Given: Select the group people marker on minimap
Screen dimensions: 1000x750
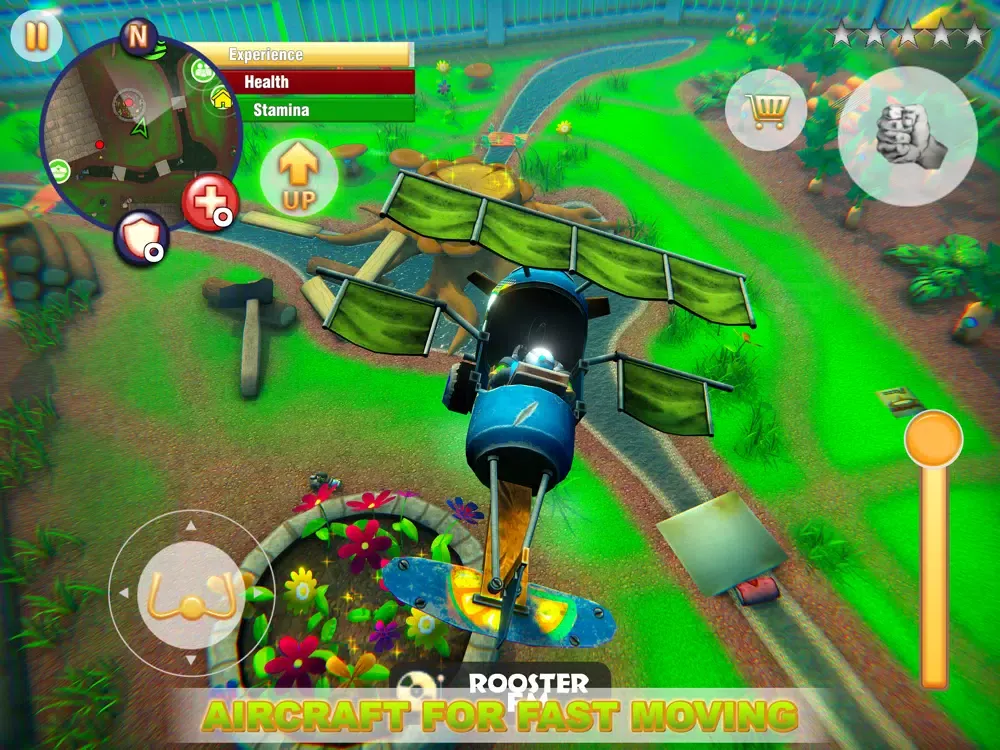Looking at the screenshot, I should coord(203,69).
